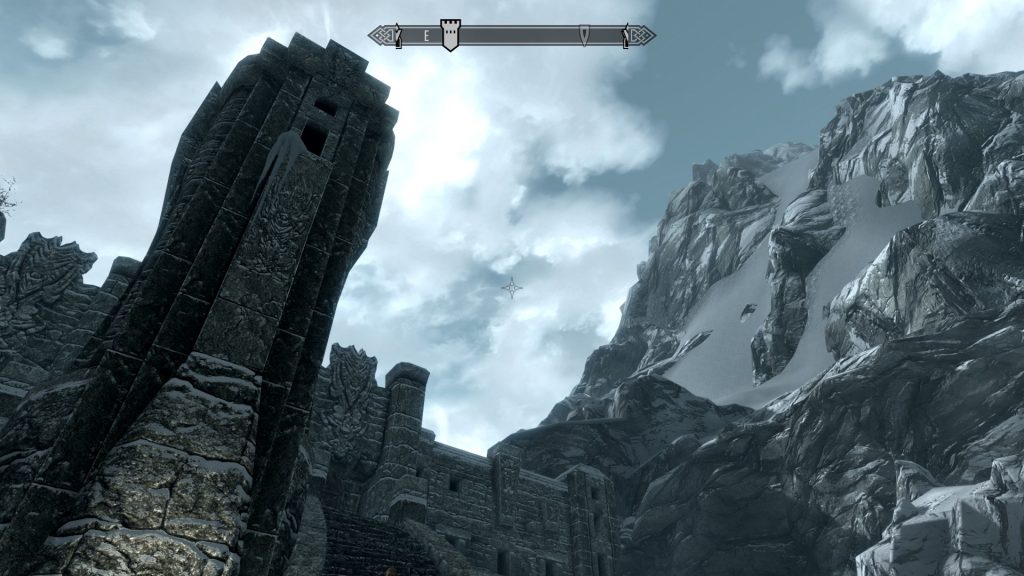Viewport: 1024px width, 576px height.
Task: Click the small shield marker on the compass
Action: pyautogui.click(x=584, y=36)
